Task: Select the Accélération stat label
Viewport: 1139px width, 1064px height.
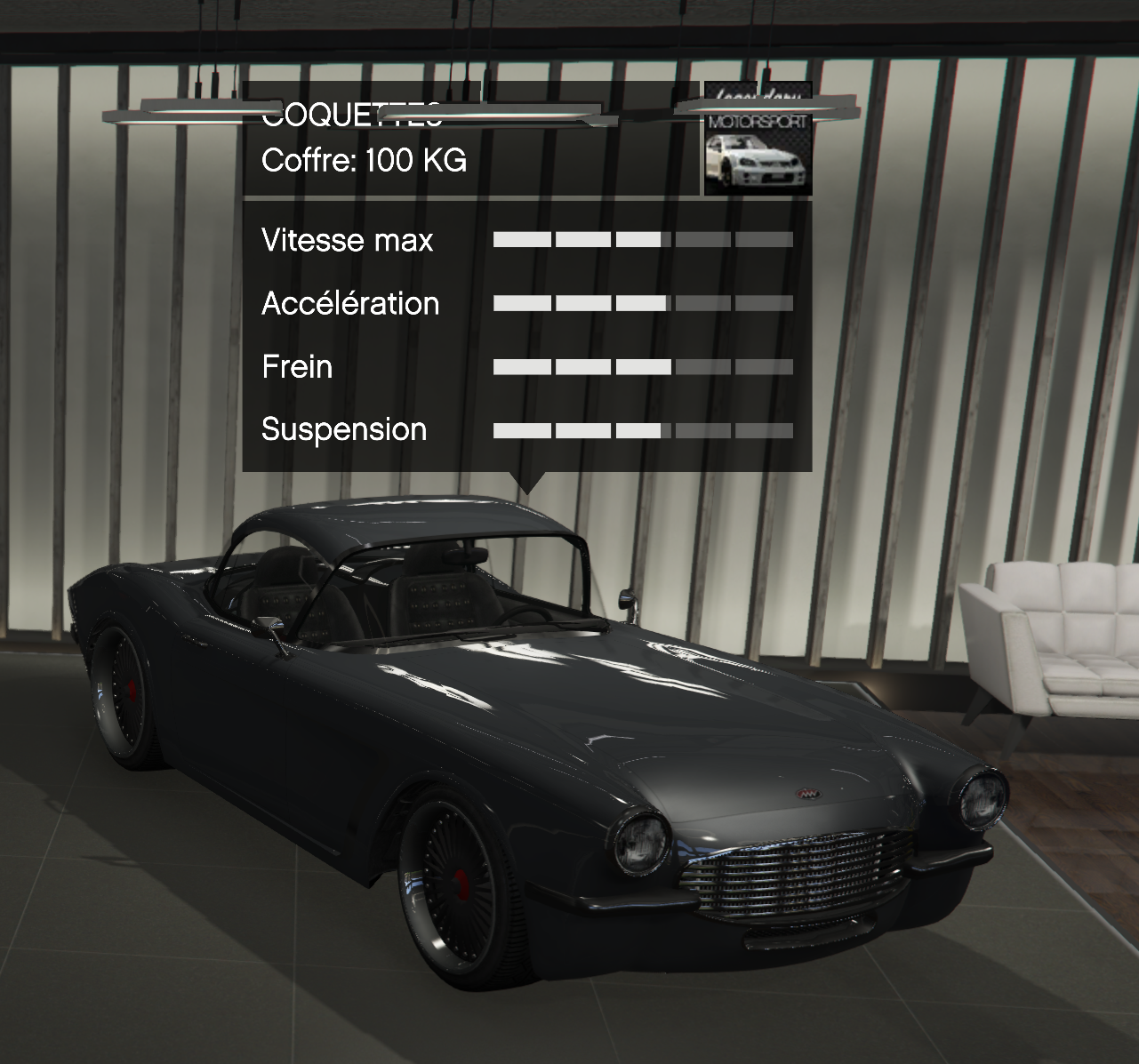Action: 349,303
